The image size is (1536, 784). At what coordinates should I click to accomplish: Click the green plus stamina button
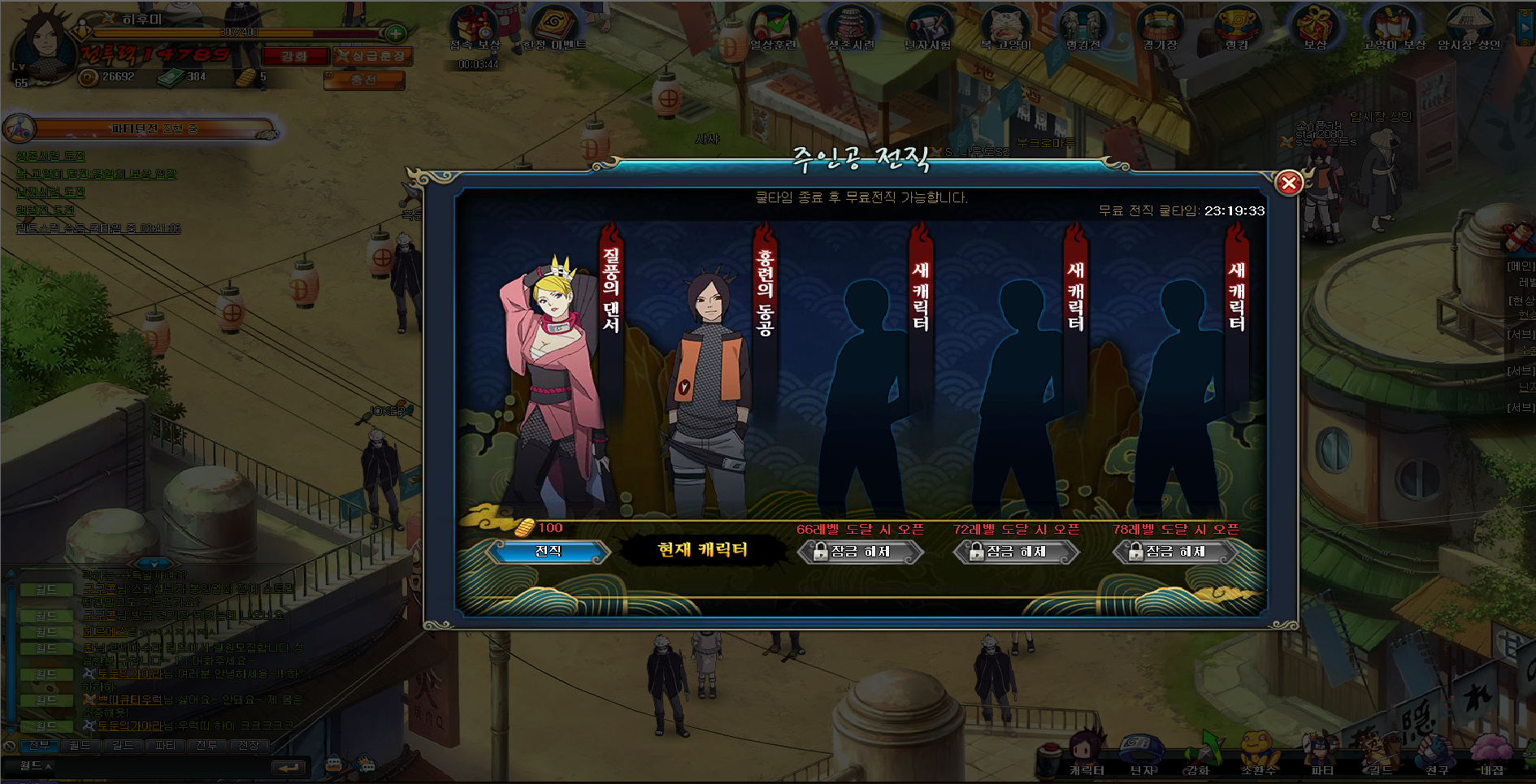pyautogui.click(x=396, y=33)
